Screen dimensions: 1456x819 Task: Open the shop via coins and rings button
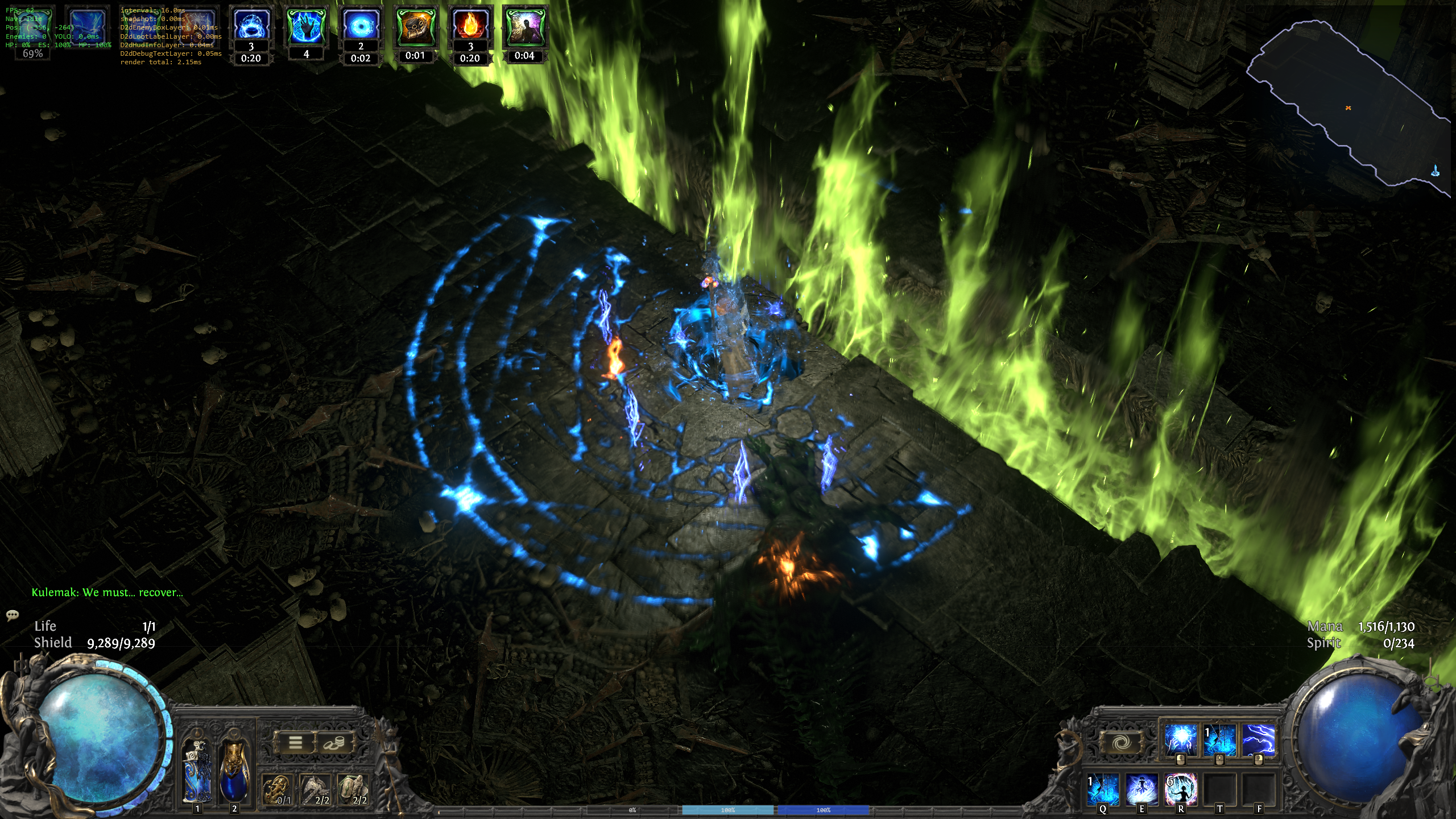[x=334, y=742]
